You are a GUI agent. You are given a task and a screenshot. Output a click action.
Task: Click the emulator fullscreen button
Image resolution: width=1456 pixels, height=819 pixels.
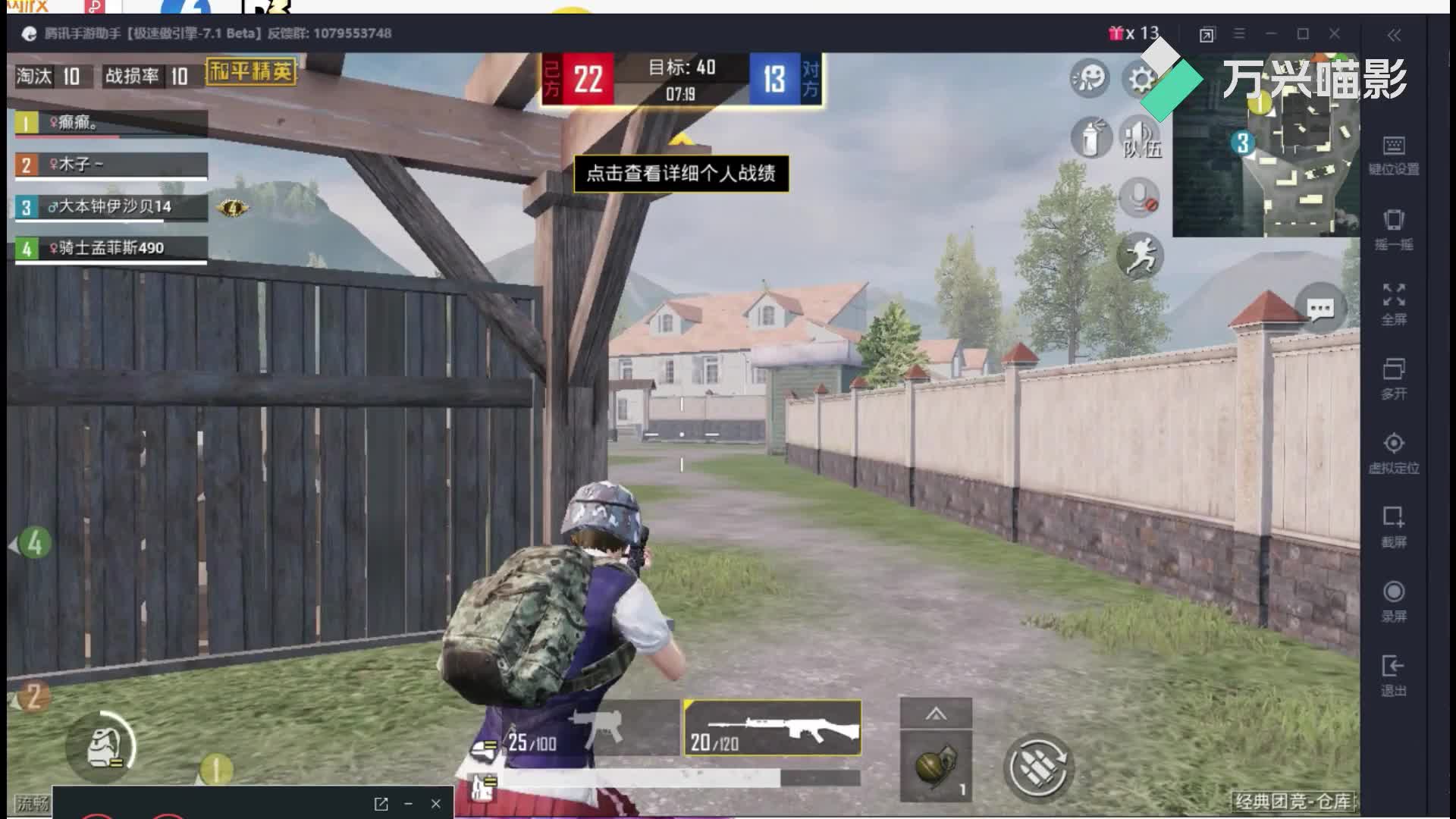click(x=1394, y=303)
